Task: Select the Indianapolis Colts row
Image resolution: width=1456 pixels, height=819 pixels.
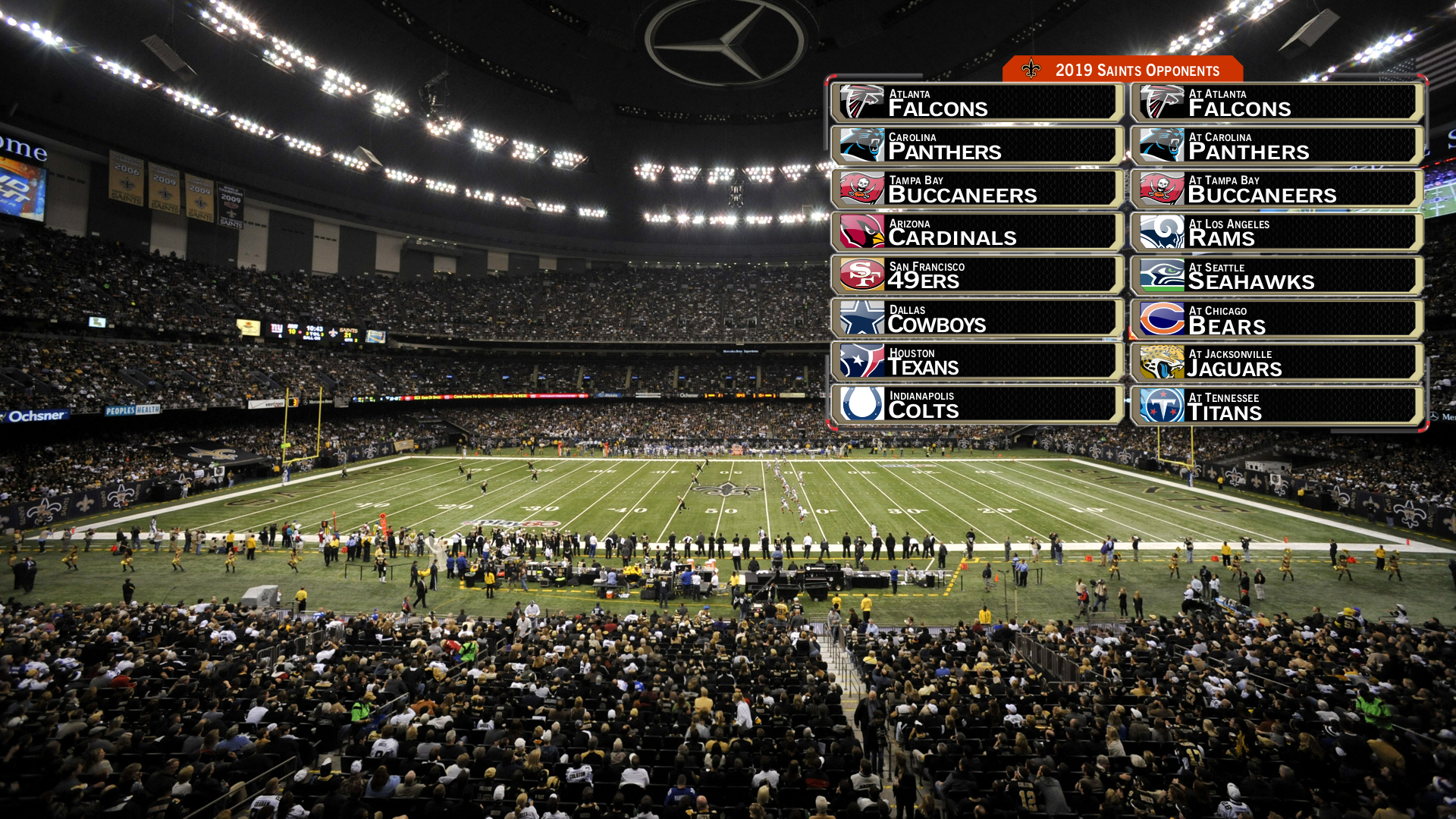Action: [x=977, y=404]
